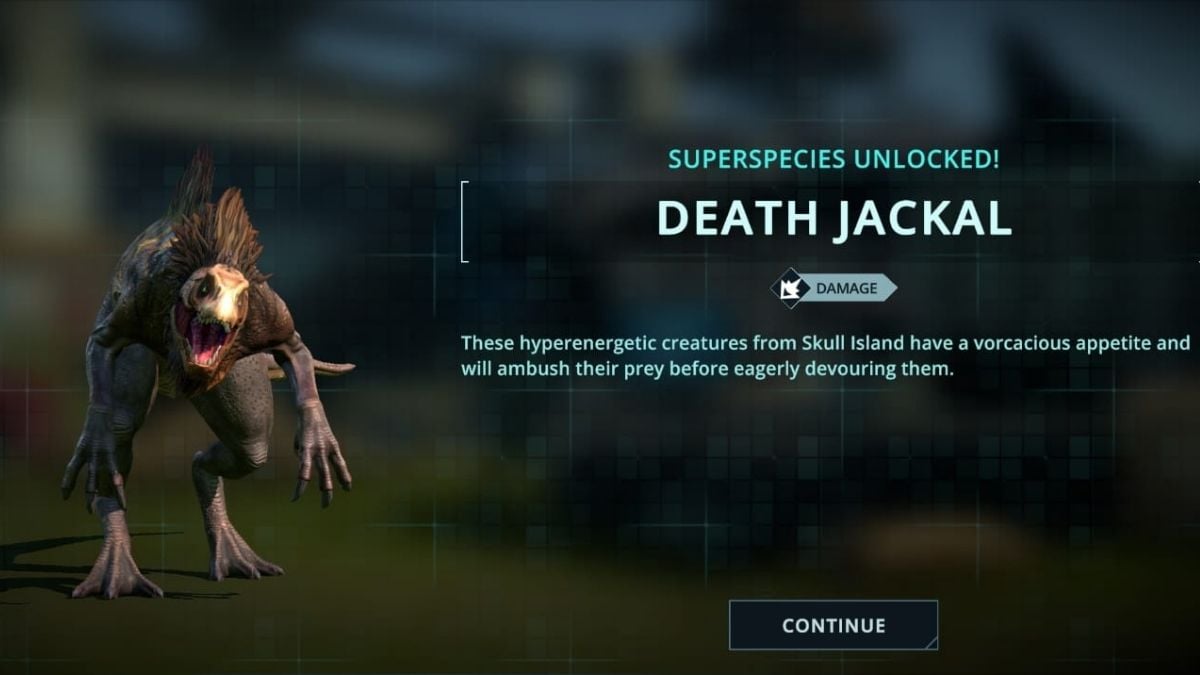Select the Damage class tag

pos(834,289)
